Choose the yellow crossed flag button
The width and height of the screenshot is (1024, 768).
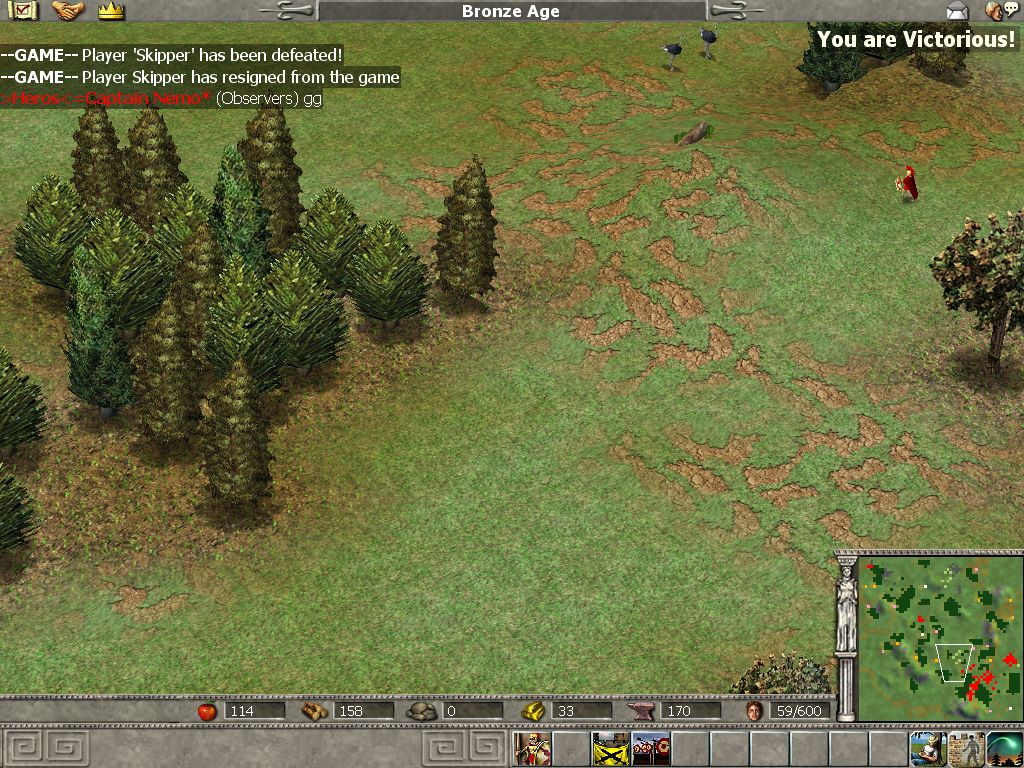611,748
